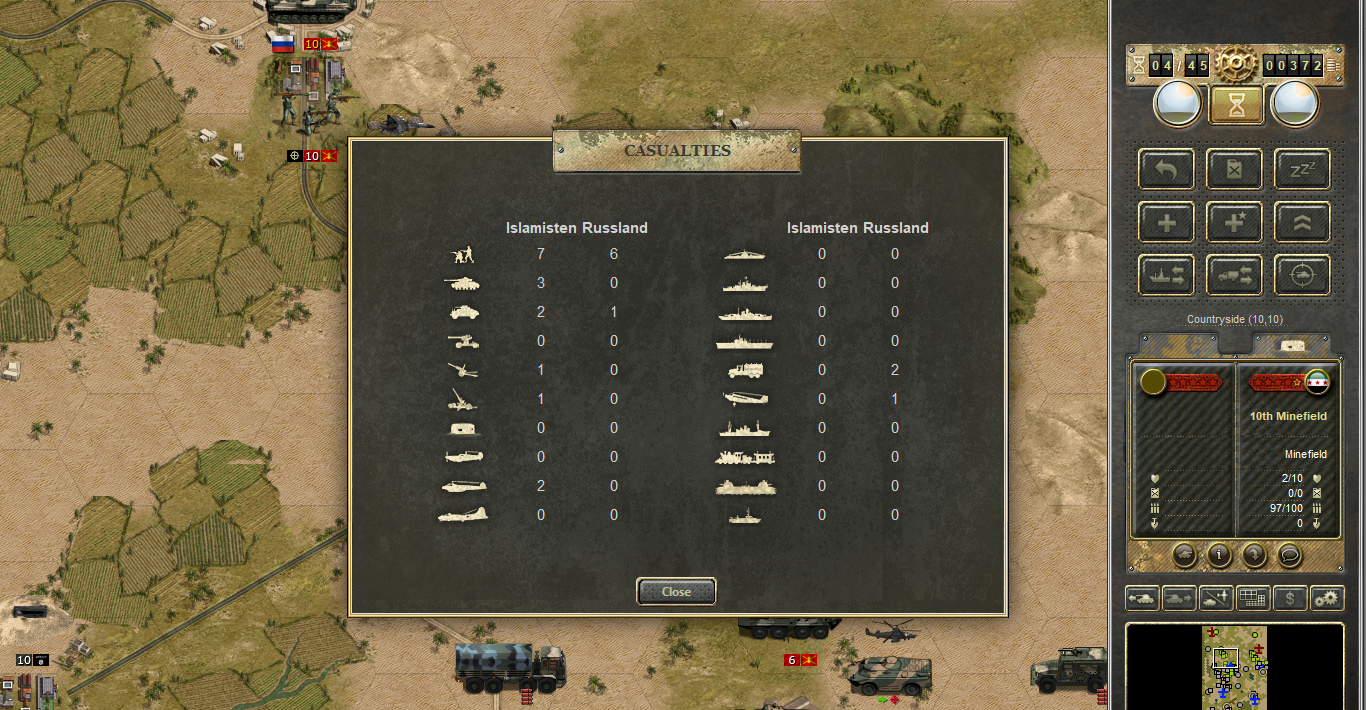This screenshot has width=1366, height=710.
Task: Open the speech bubble message button
Action: click(1290, 554)
